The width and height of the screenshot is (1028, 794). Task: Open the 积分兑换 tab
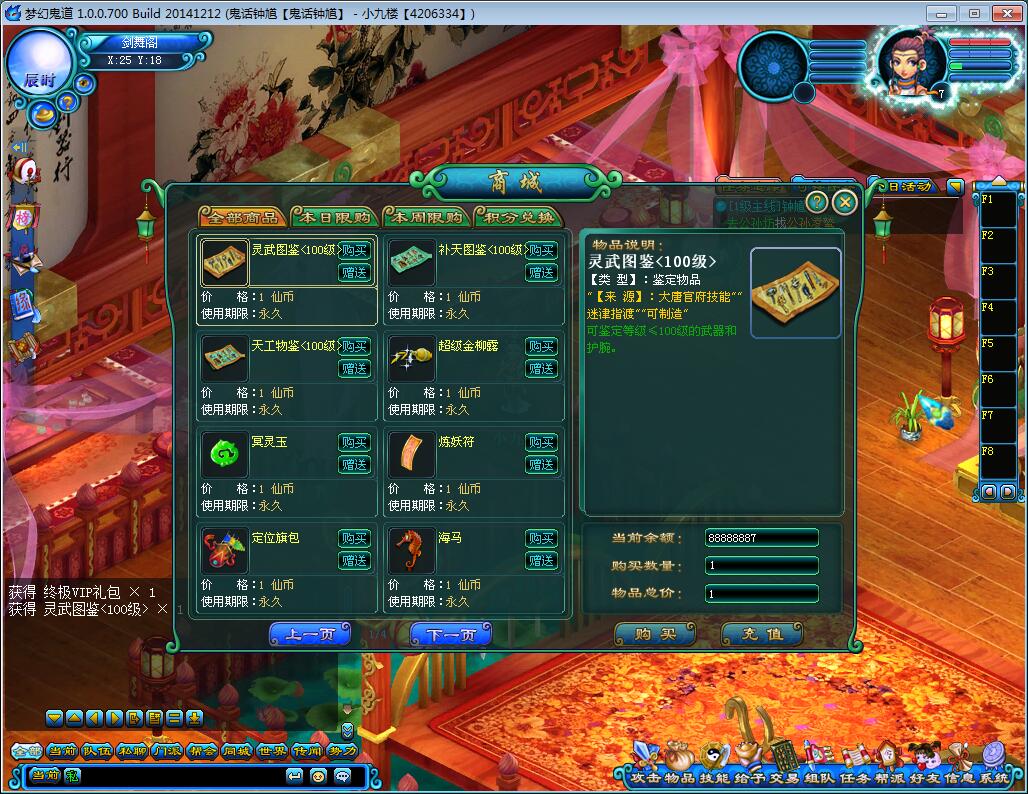517,217
